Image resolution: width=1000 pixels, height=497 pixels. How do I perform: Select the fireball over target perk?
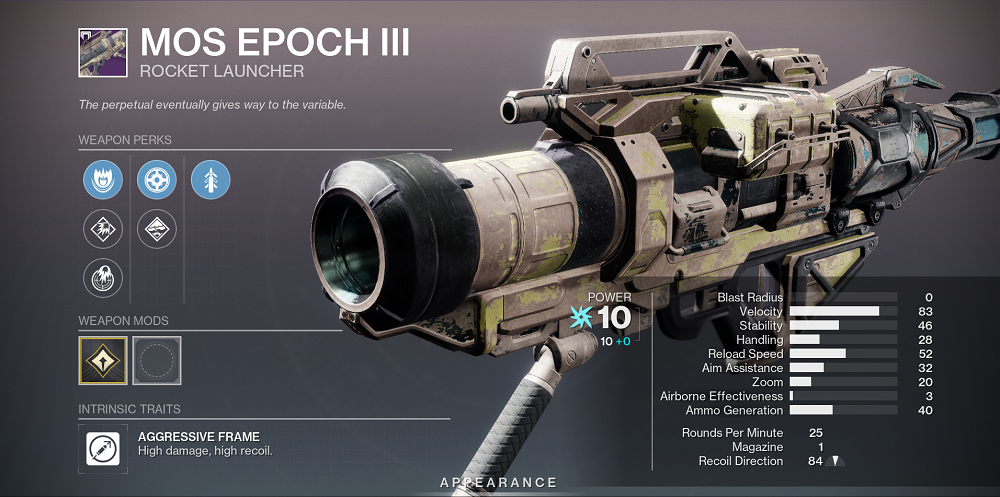coord(103,278)
